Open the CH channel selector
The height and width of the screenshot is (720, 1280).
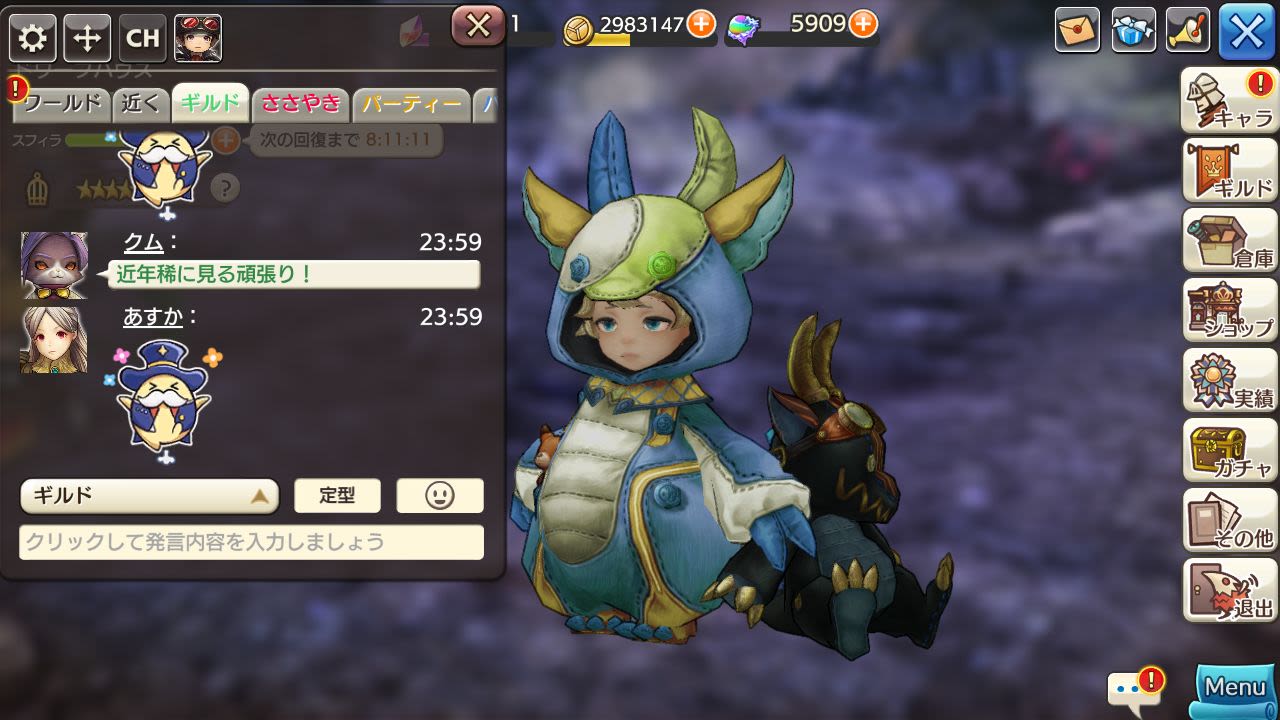pyautogui.click(x=142, y=39)
